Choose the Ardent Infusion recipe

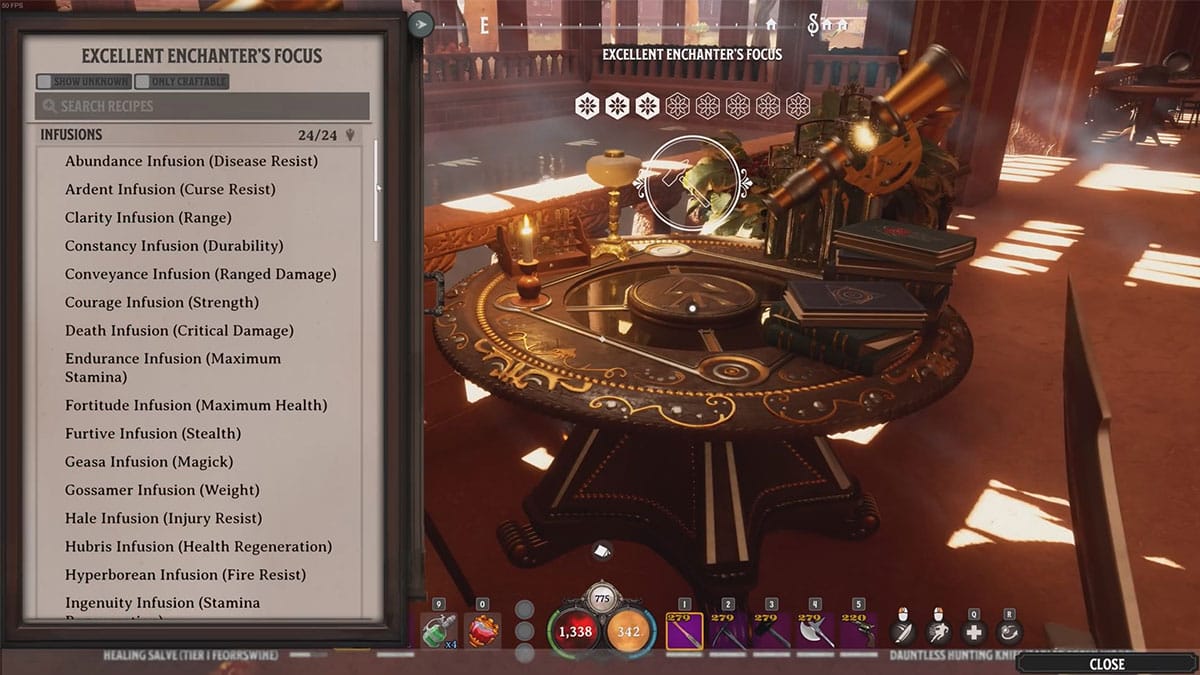pos(170,189)
